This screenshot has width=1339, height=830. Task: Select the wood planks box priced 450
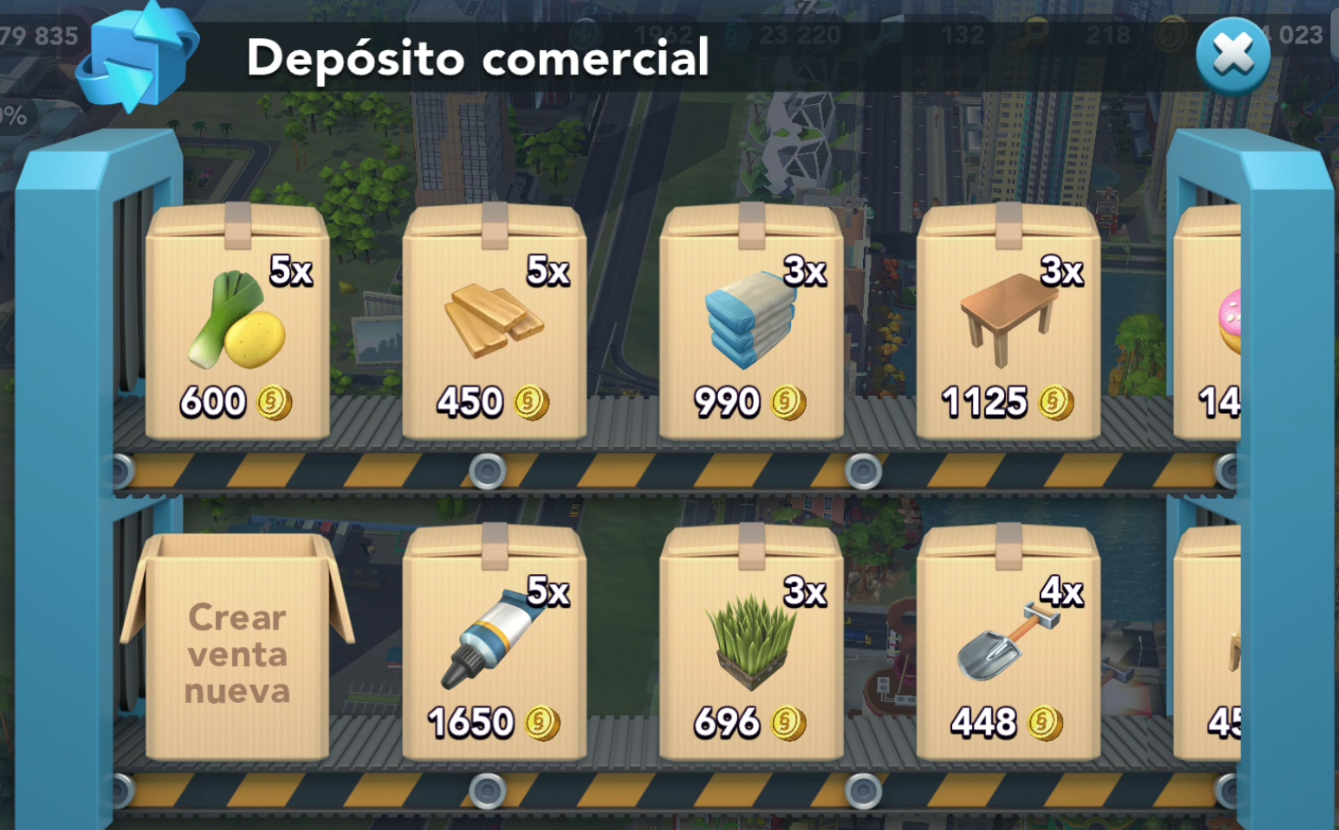[x=494, y=325]
